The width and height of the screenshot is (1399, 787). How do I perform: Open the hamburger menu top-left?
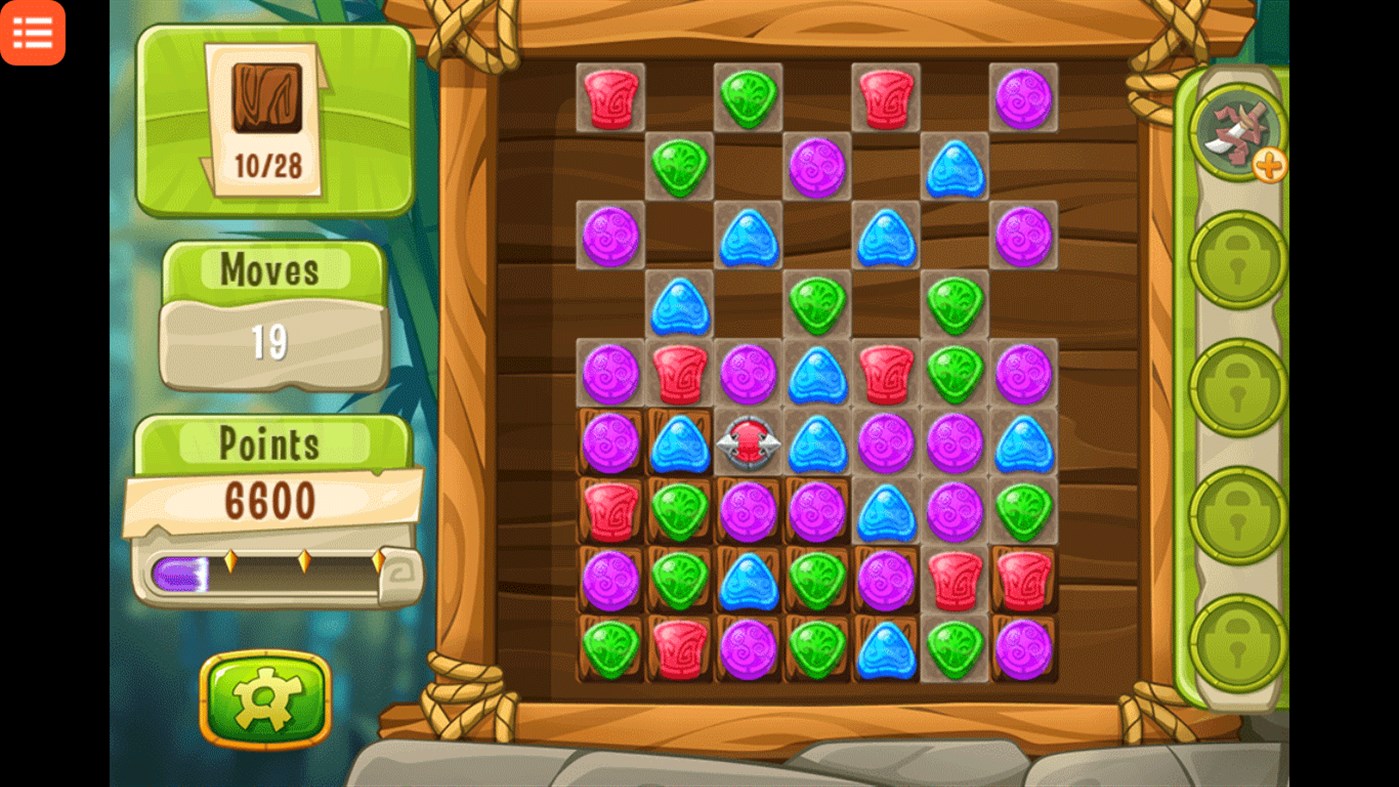point(33,33)
